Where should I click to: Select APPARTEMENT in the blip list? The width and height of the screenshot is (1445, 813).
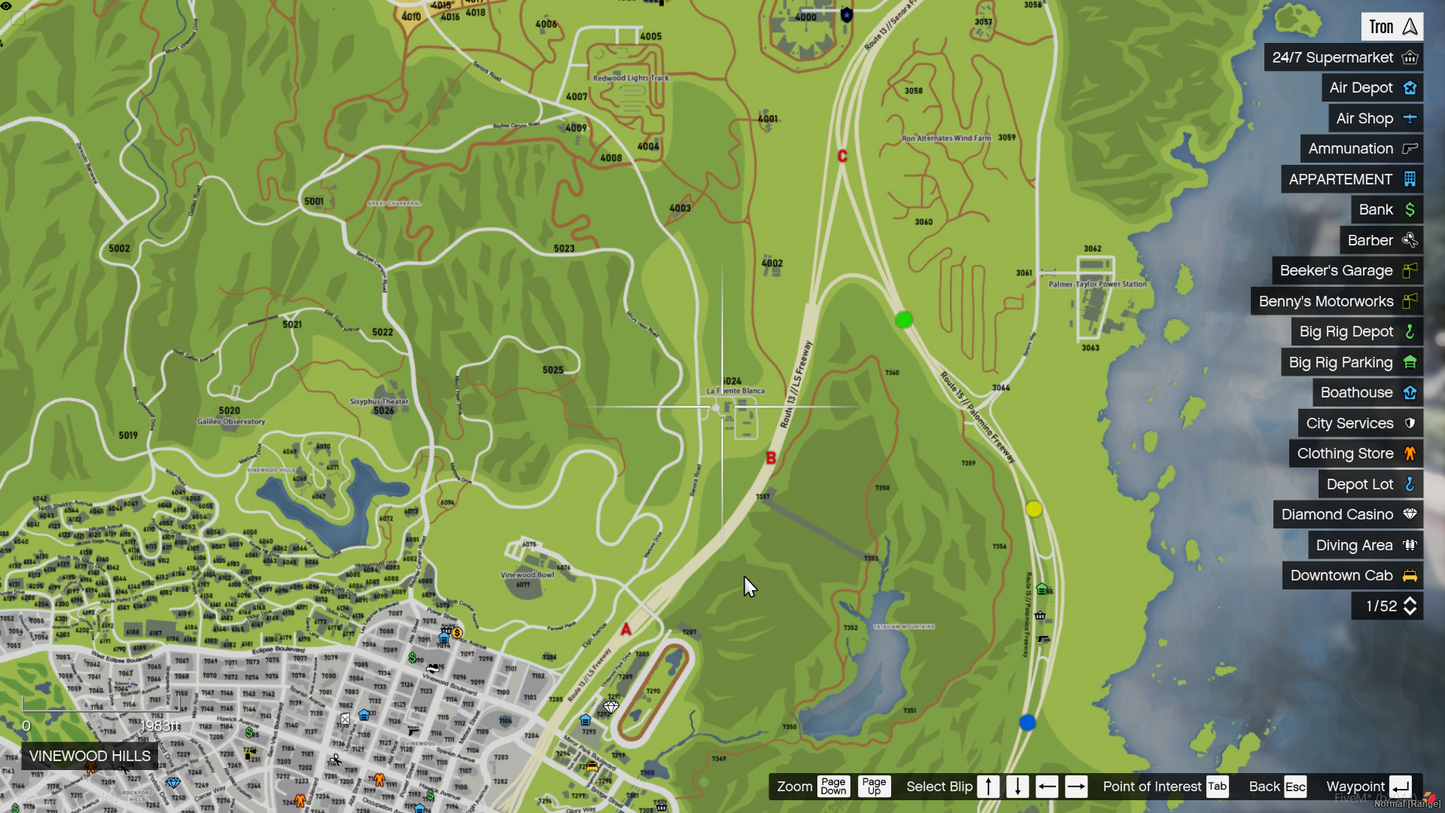click(x=1351, y=179)
